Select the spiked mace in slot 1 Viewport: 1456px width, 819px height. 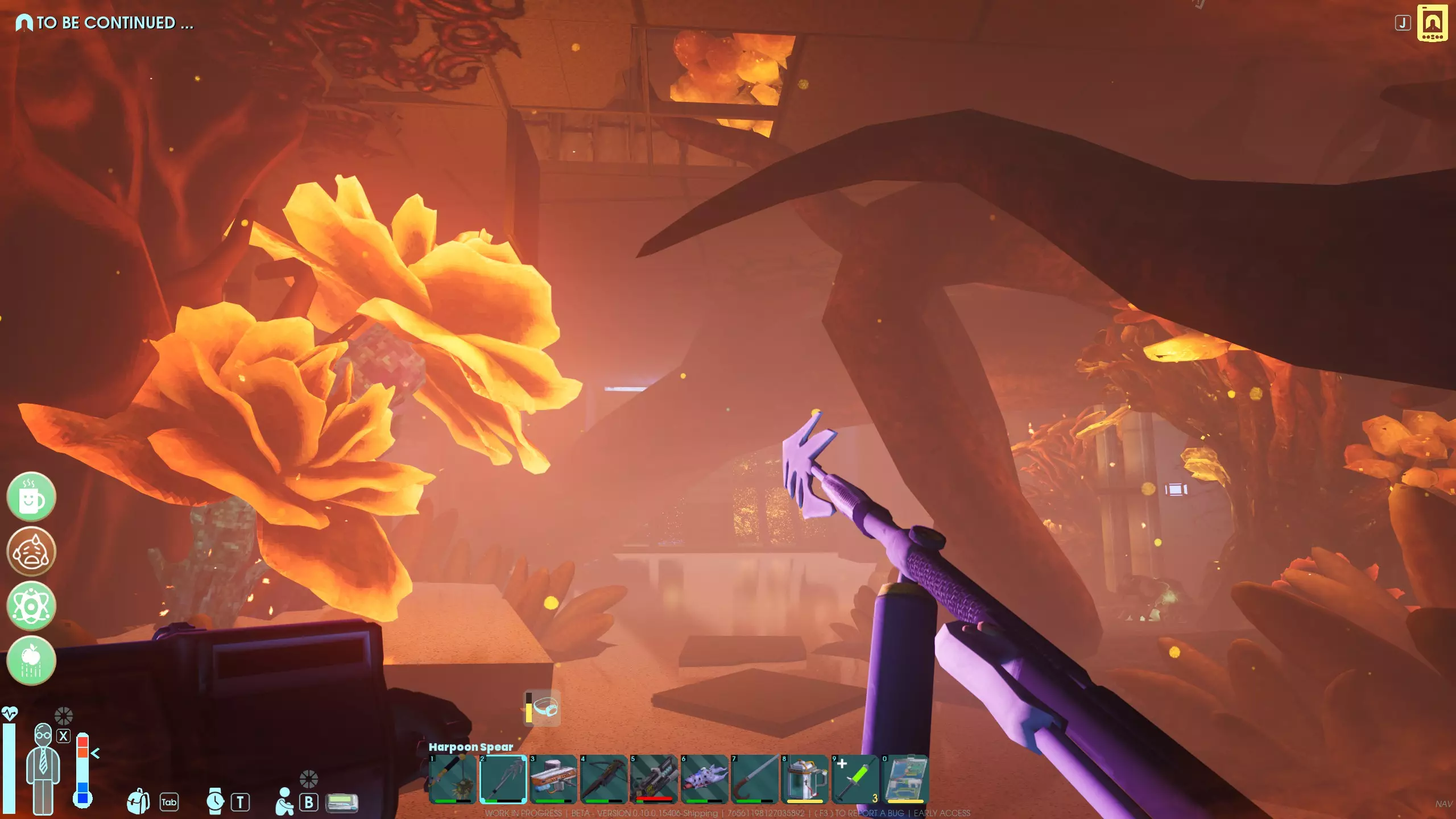point(453,779)
